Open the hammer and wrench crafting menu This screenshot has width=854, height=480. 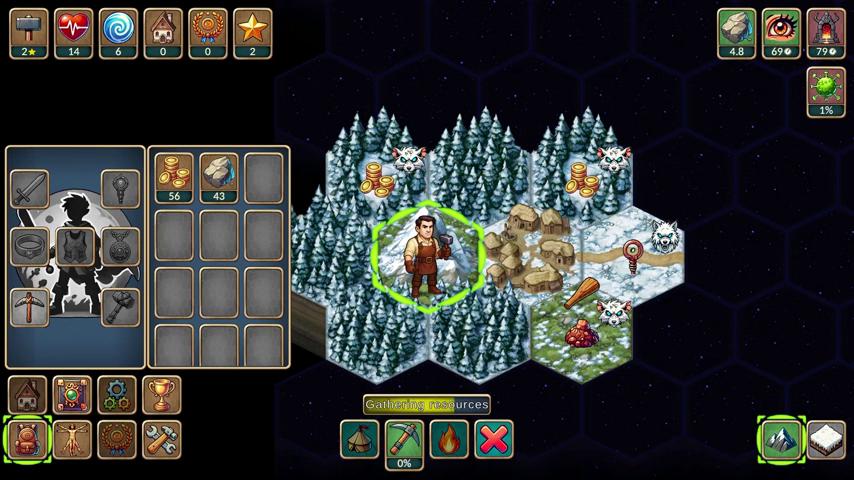coord(162,440)
